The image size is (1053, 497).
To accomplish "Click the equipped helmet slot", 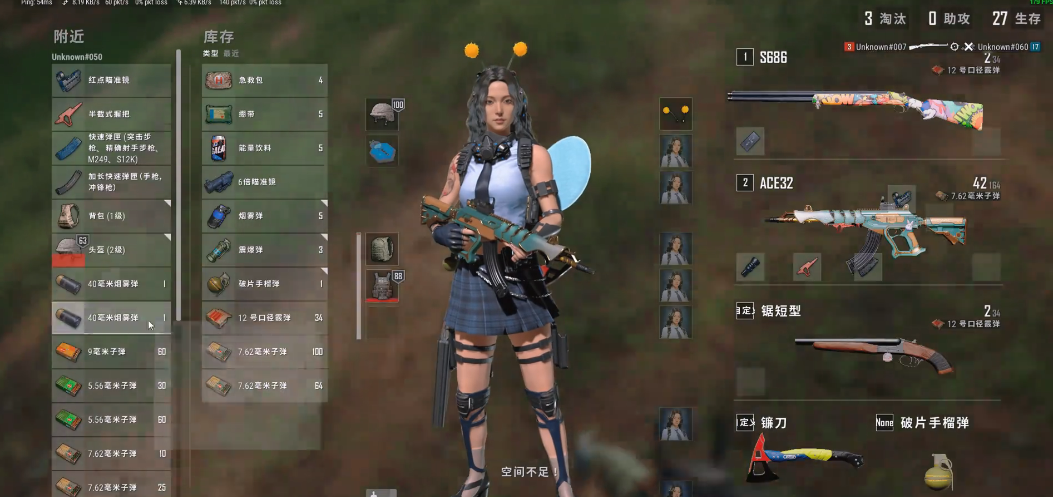I will pos(382,112).
